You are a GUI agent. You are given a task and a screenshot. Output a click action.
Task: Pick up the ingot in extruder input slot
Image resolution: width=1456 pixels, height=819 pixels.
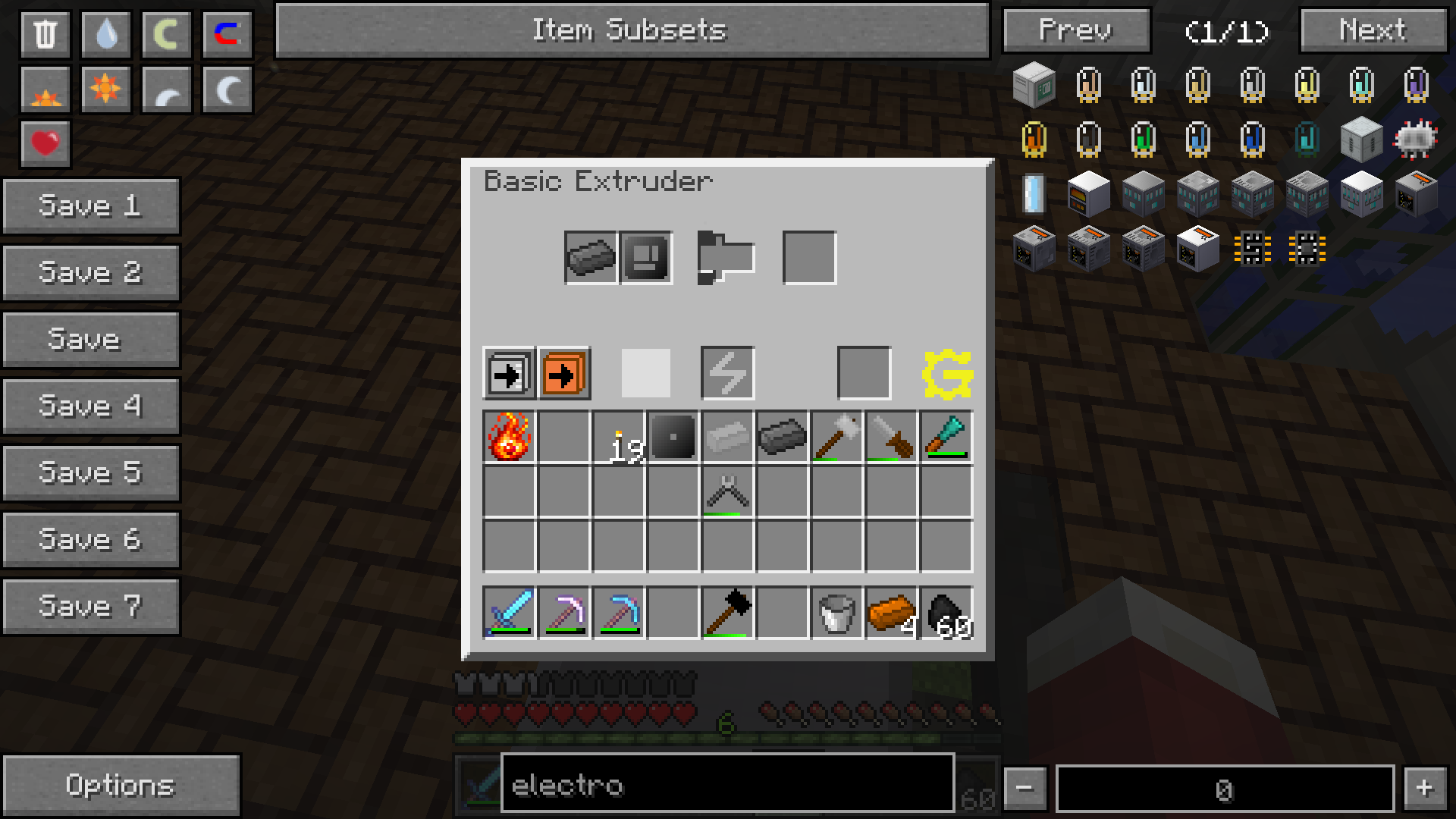pos(591,258)
